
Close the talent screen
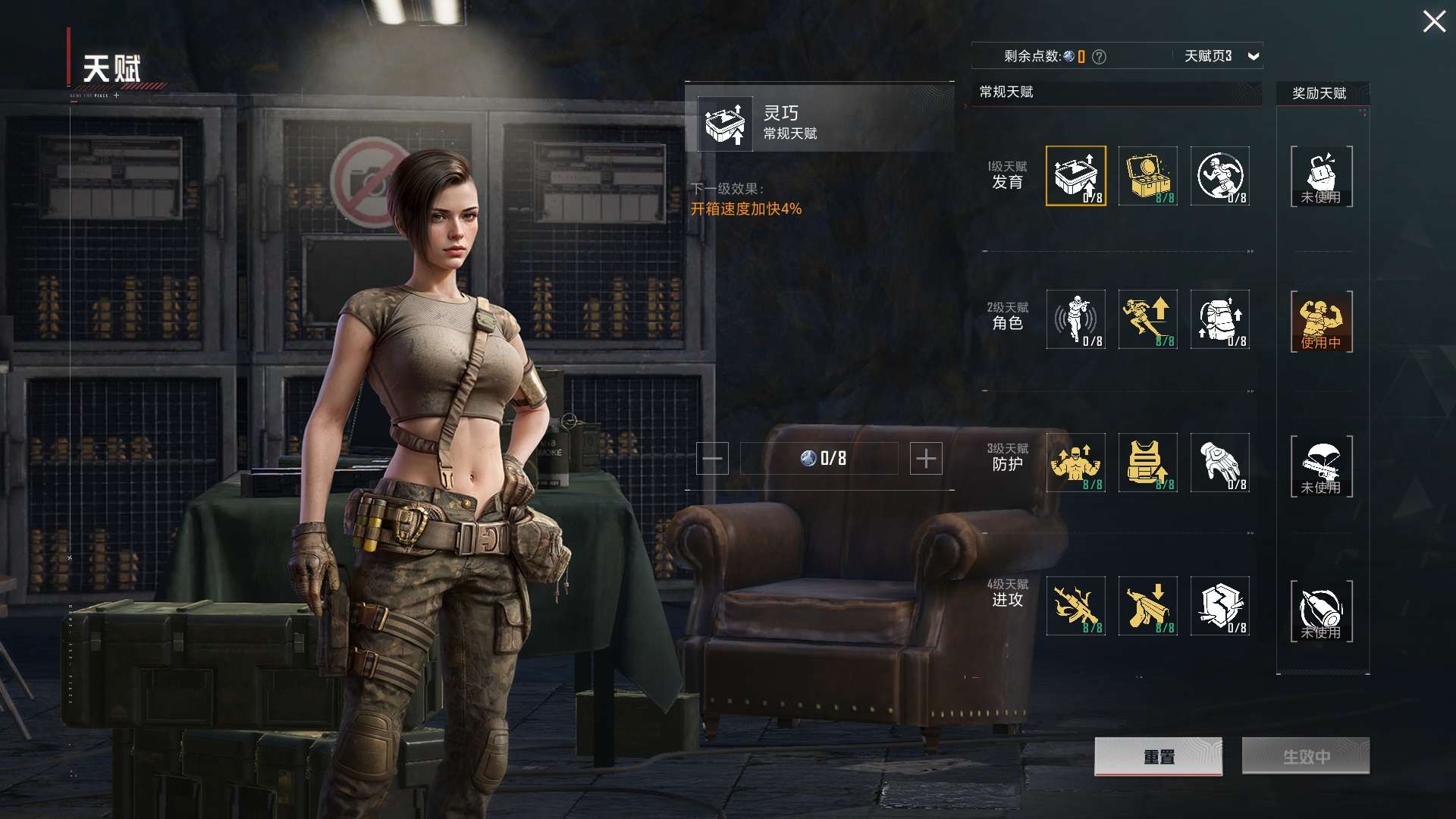pyautogui.click(x=1433, y=21)
